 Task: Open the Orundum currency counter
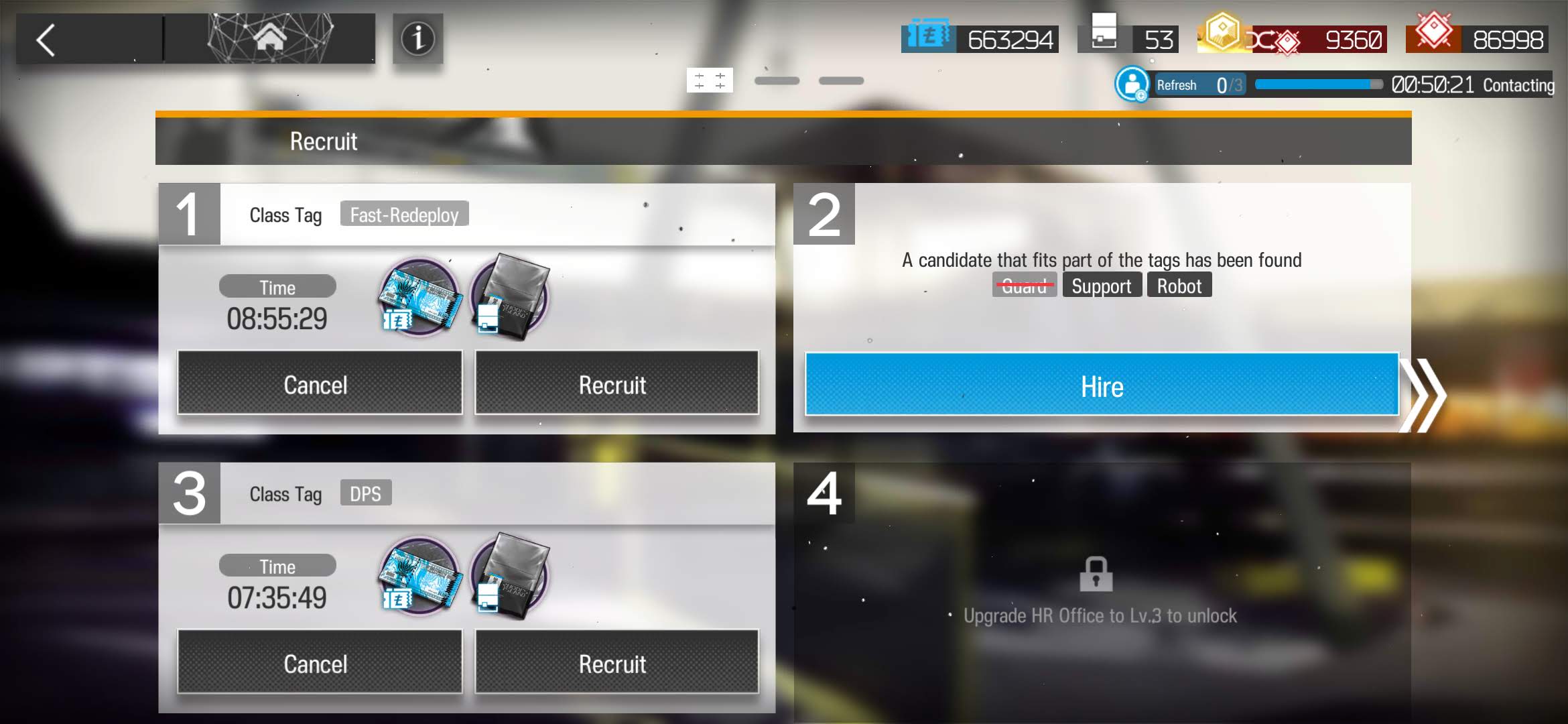pos(1478,39)
